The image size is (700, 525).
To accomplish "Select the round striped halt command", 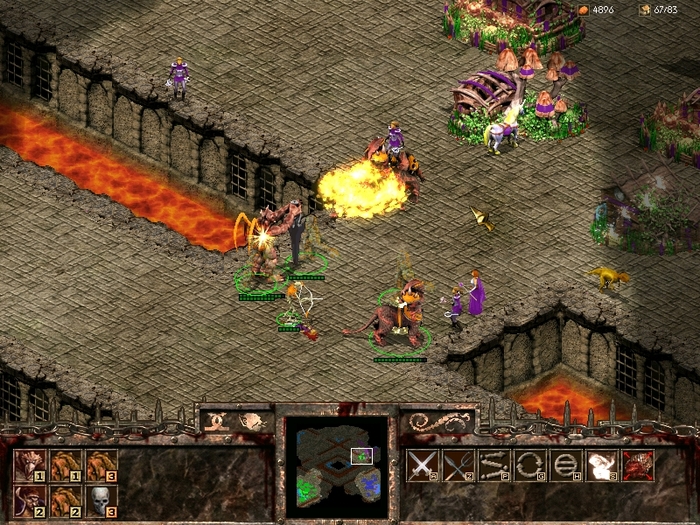I will tap(565, 465).
